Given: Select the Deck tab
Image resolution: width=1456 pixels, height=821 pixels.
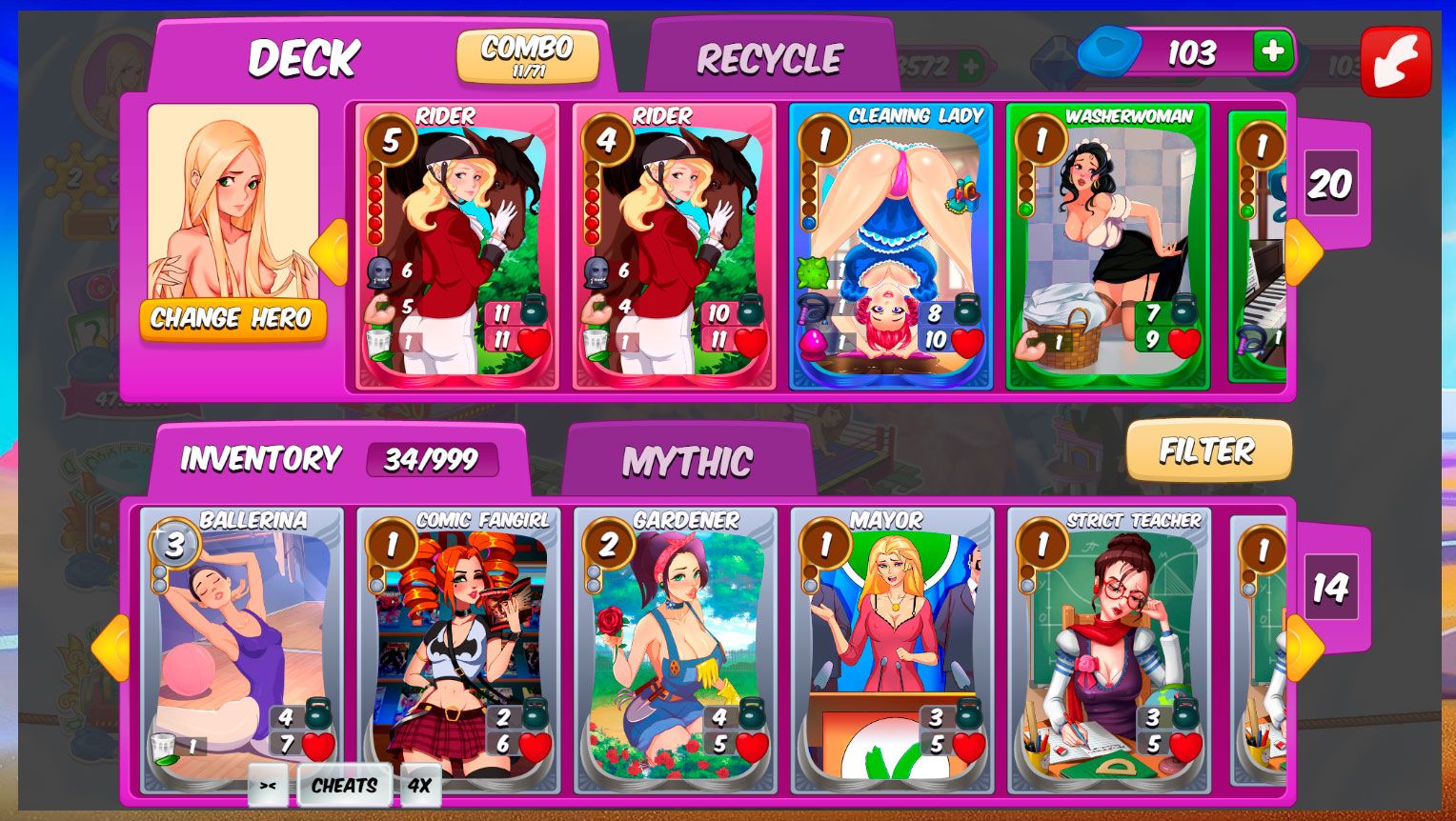Looking at the screenshot, I should (303, 59).
